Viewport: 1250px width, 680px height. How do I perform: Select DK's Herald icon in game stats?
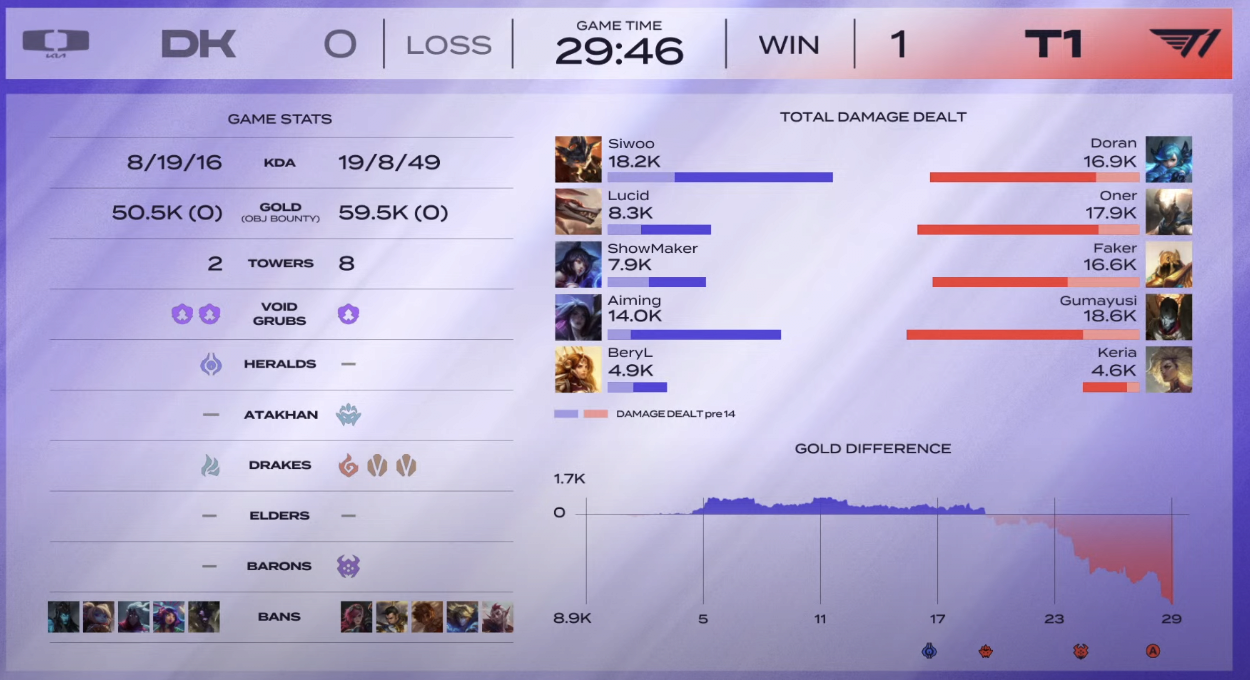(210, 364)
